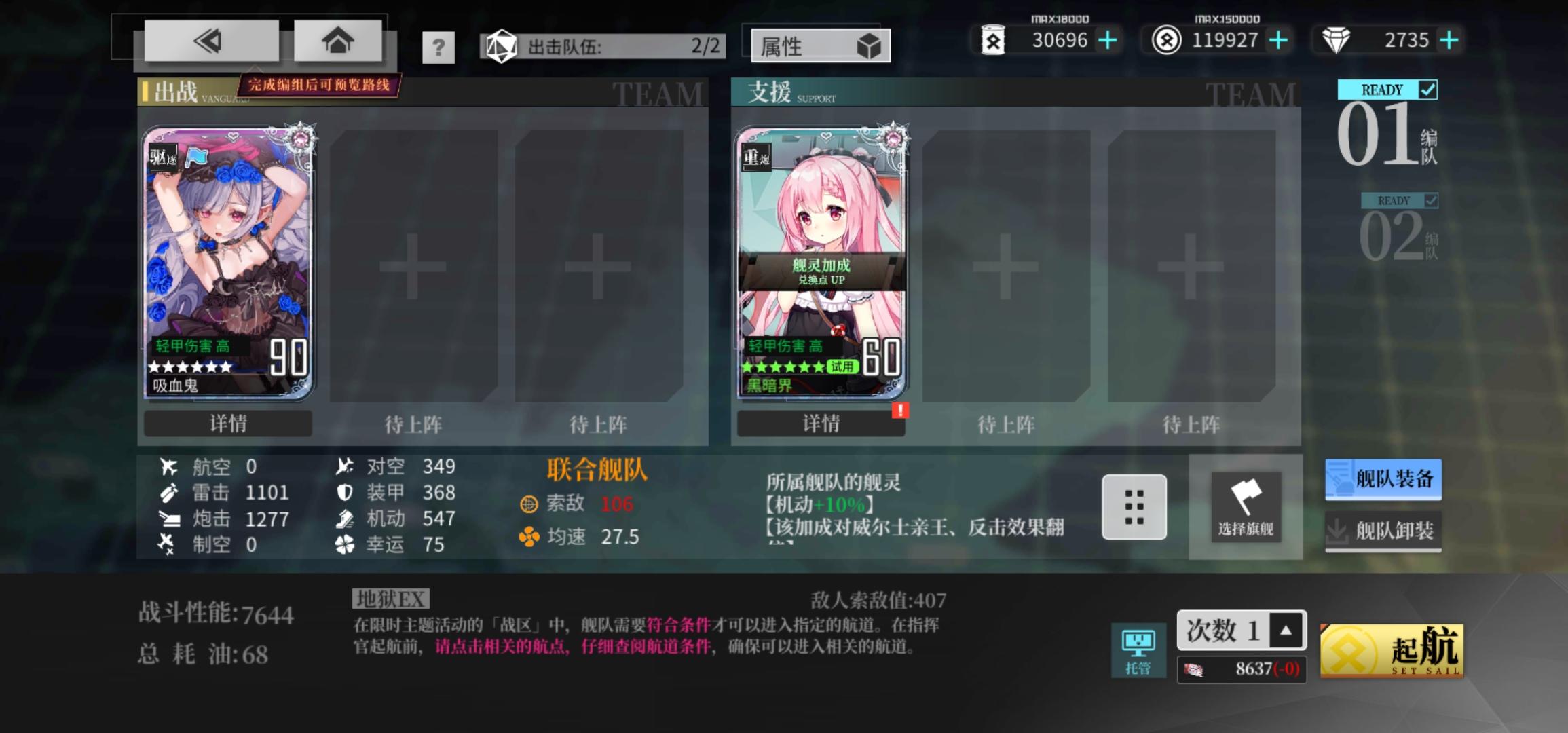
Task: Click the back arrow to return
Action: click(x=208, y=41)
